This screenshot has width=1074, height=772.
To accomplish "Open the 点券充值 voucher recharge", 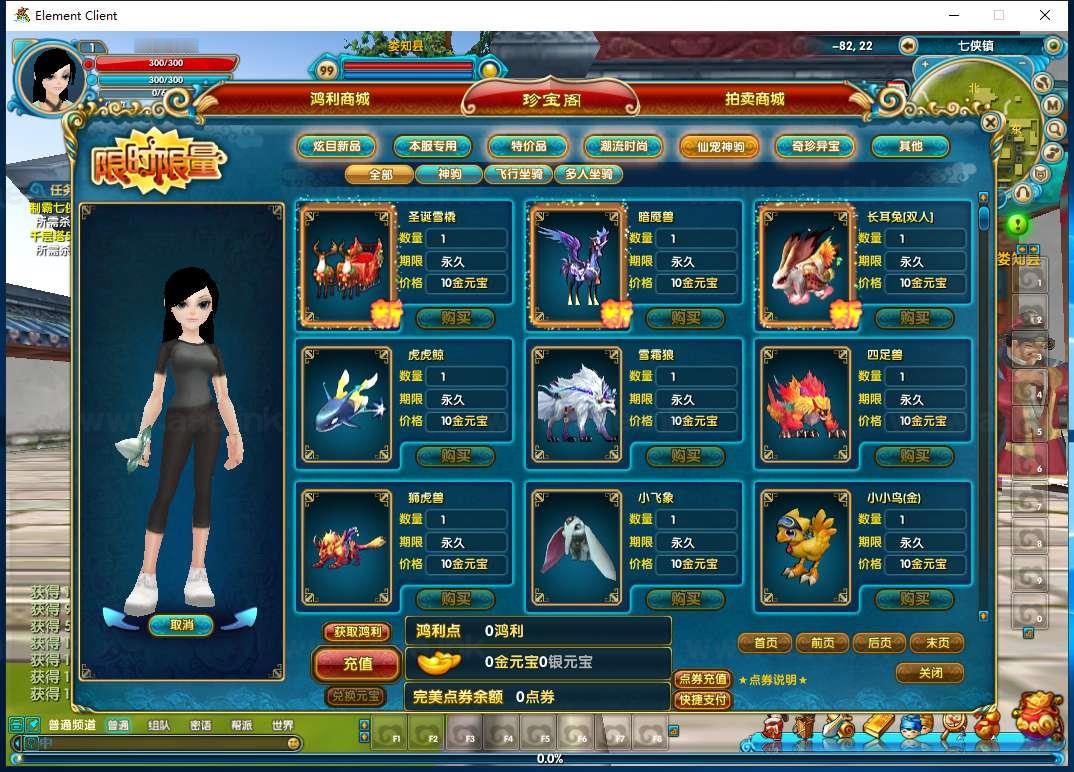I will (702, 679).
